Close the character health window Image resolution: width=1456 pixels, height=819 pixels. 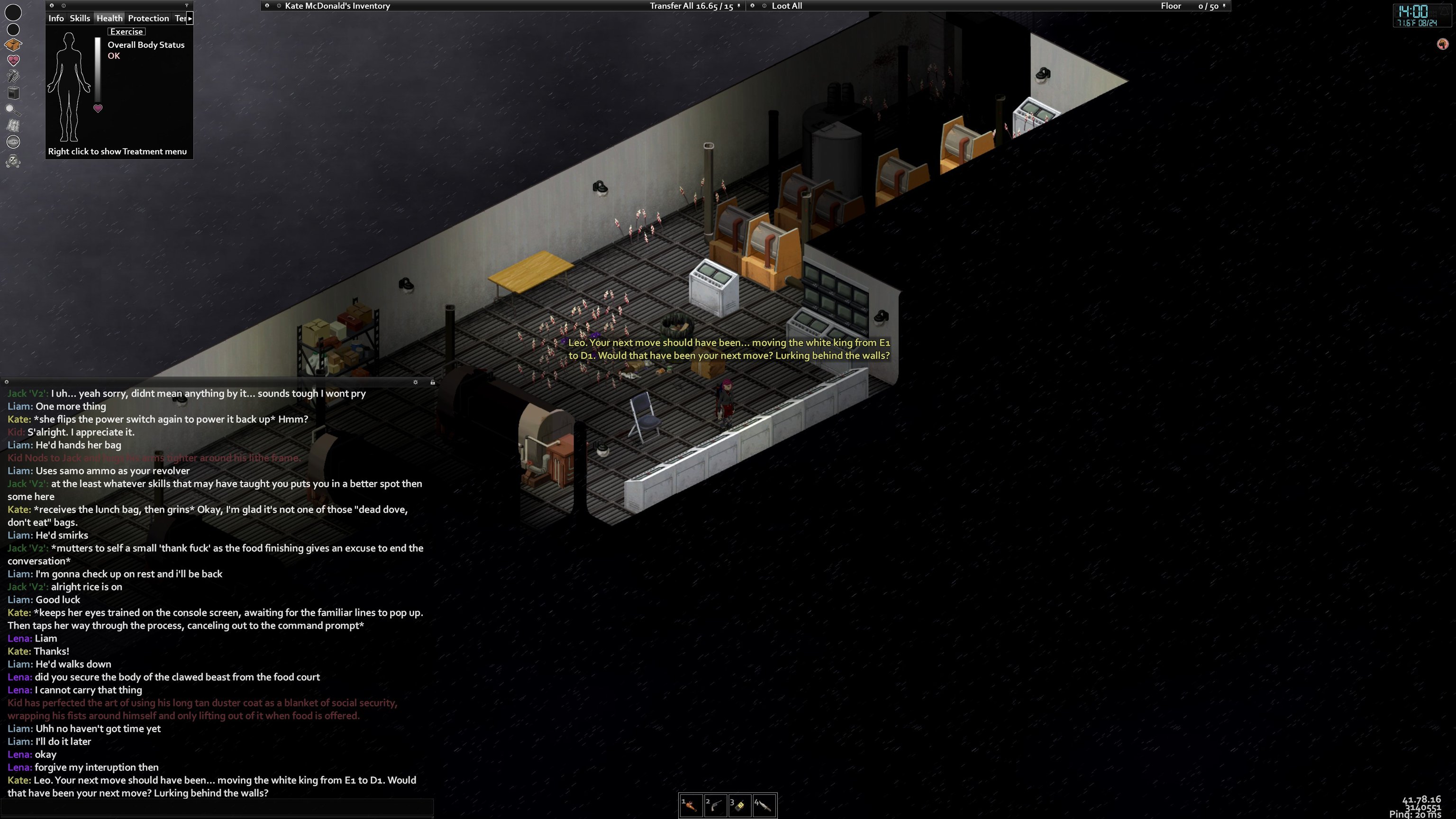(x=52, y=6)
